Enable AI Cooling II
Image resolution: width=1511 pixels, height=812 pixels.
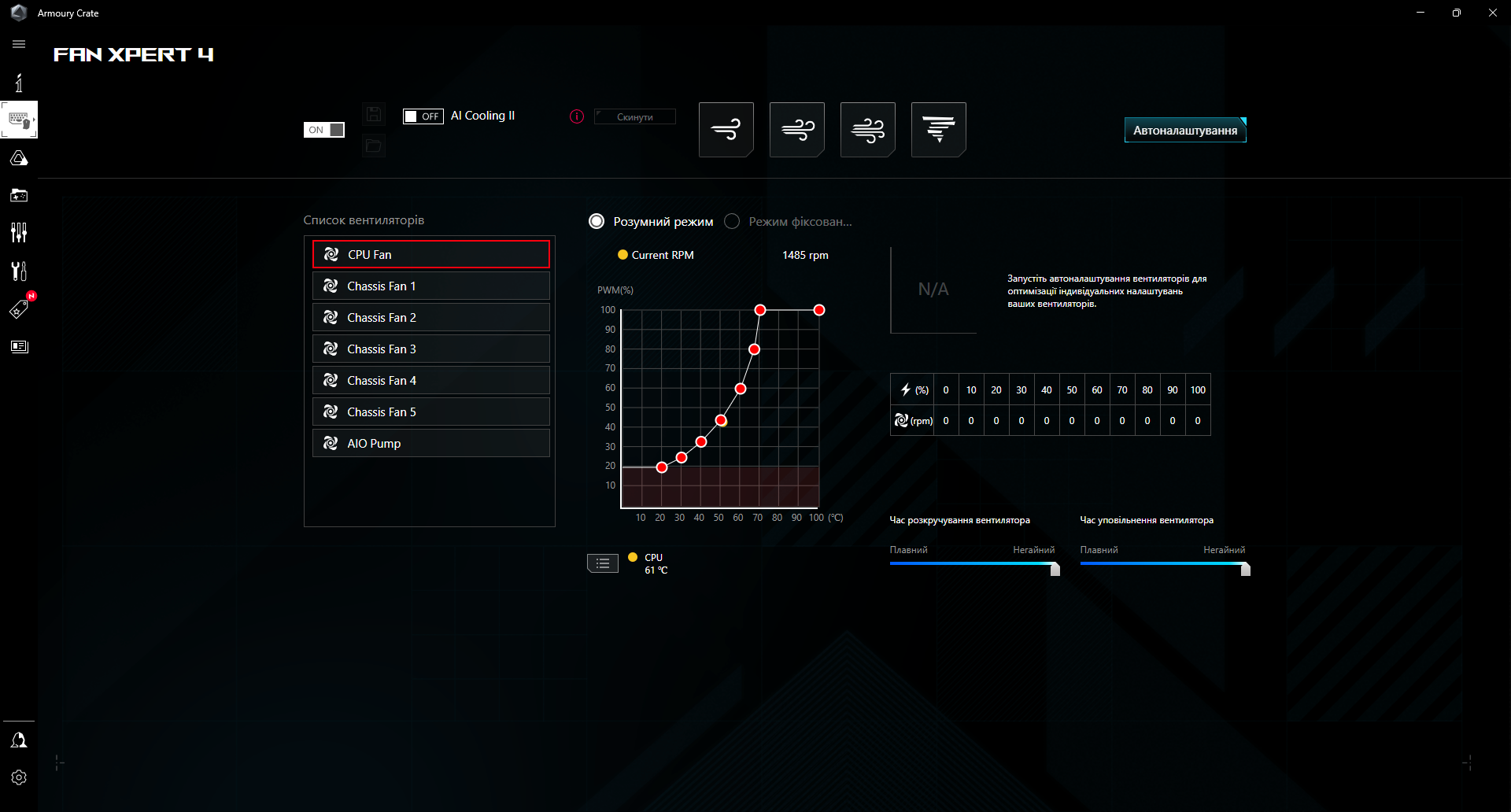coord(423,116)
